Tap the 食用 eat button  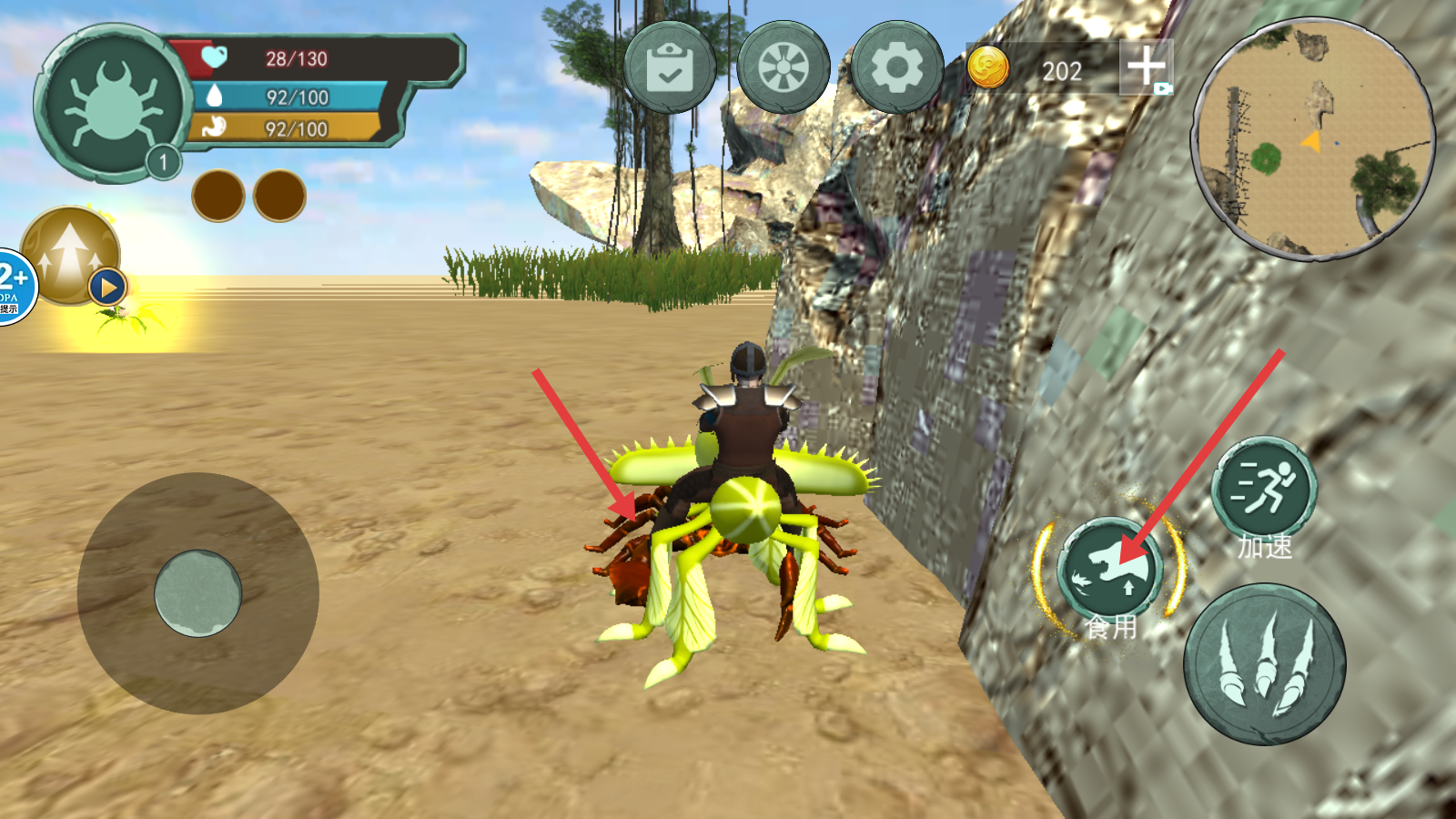coord(1109,571)
